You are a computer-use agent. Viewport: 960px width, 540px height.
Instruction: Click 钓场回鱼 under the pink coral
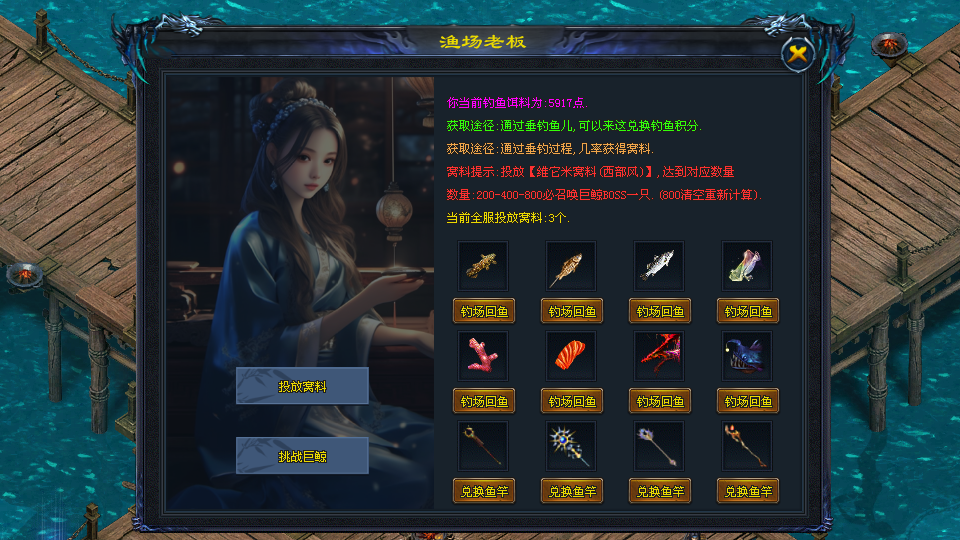[484, 401]
